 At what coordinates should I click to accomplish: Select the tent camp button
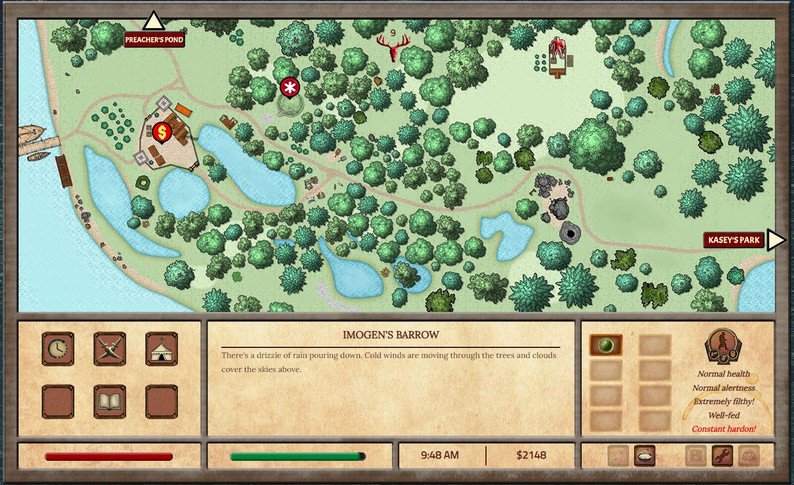pyautogui.click(x=161, y=349)
